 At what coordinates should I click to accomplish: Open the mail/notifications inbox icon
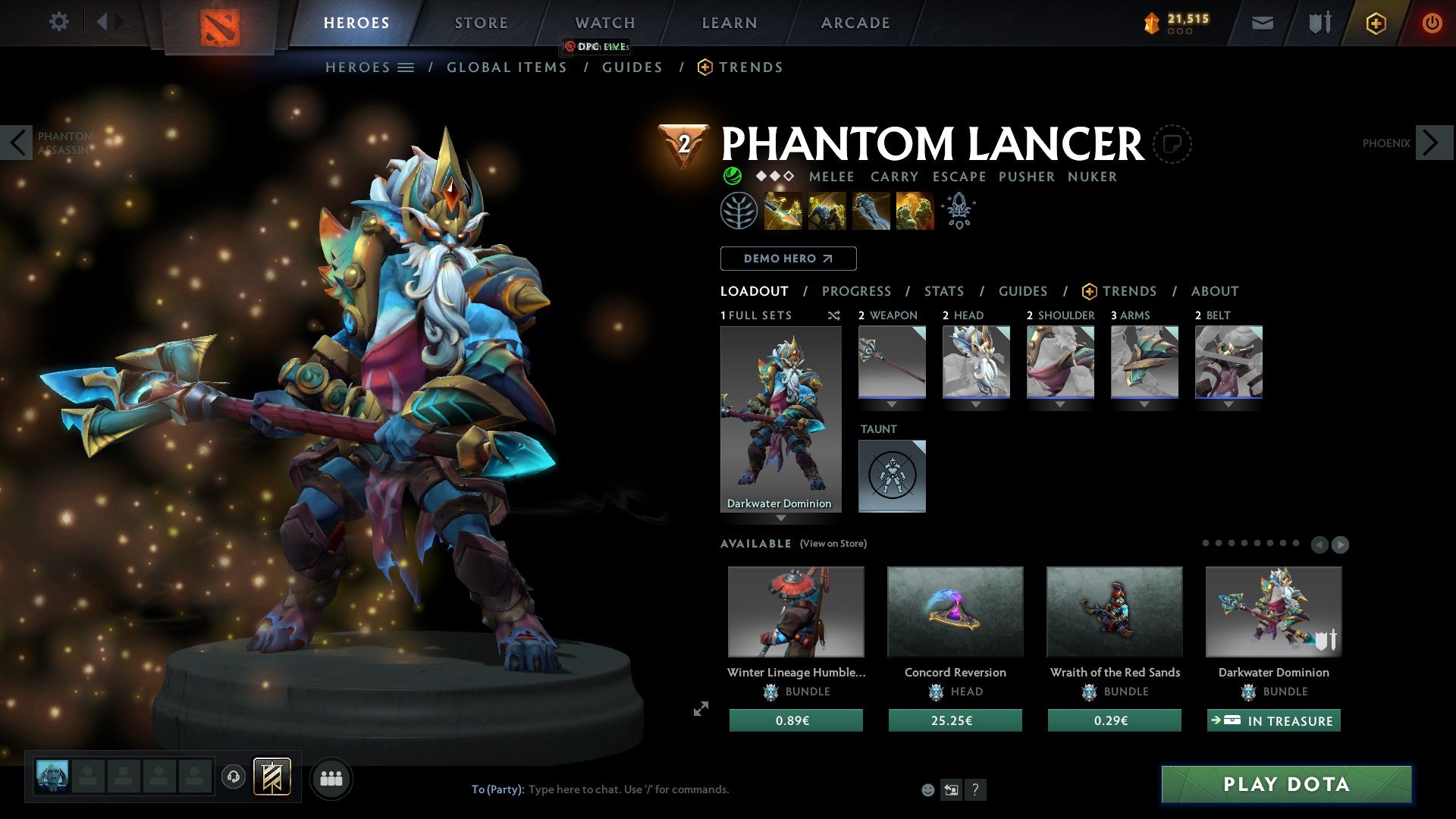click(x=1262, y=23)
